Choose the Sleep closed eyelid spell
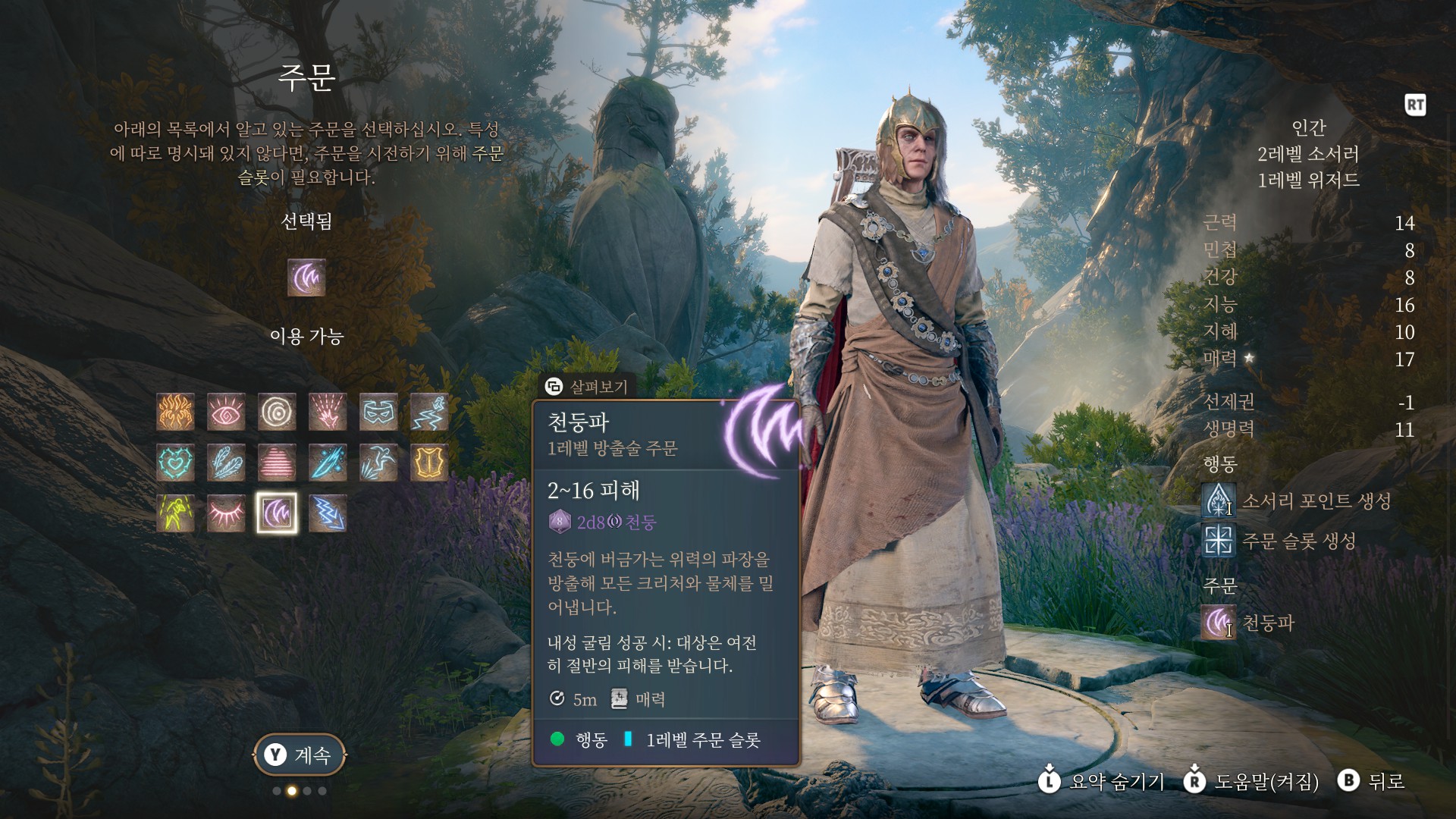 [x=226, y=513]
